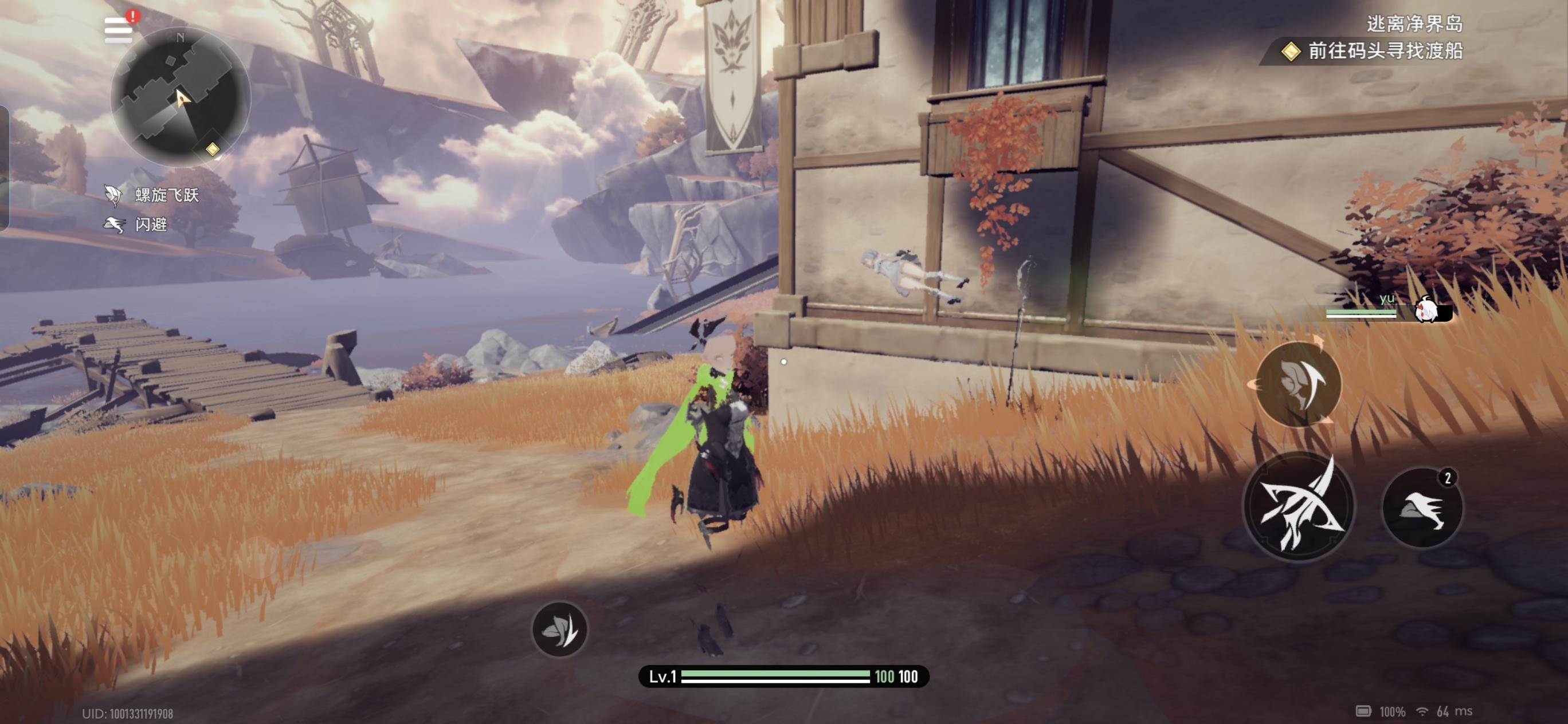Viewport: 1568px width, 724px height.
Task: Use the dodge skill with 2 charges
Action: (1422, 507)
